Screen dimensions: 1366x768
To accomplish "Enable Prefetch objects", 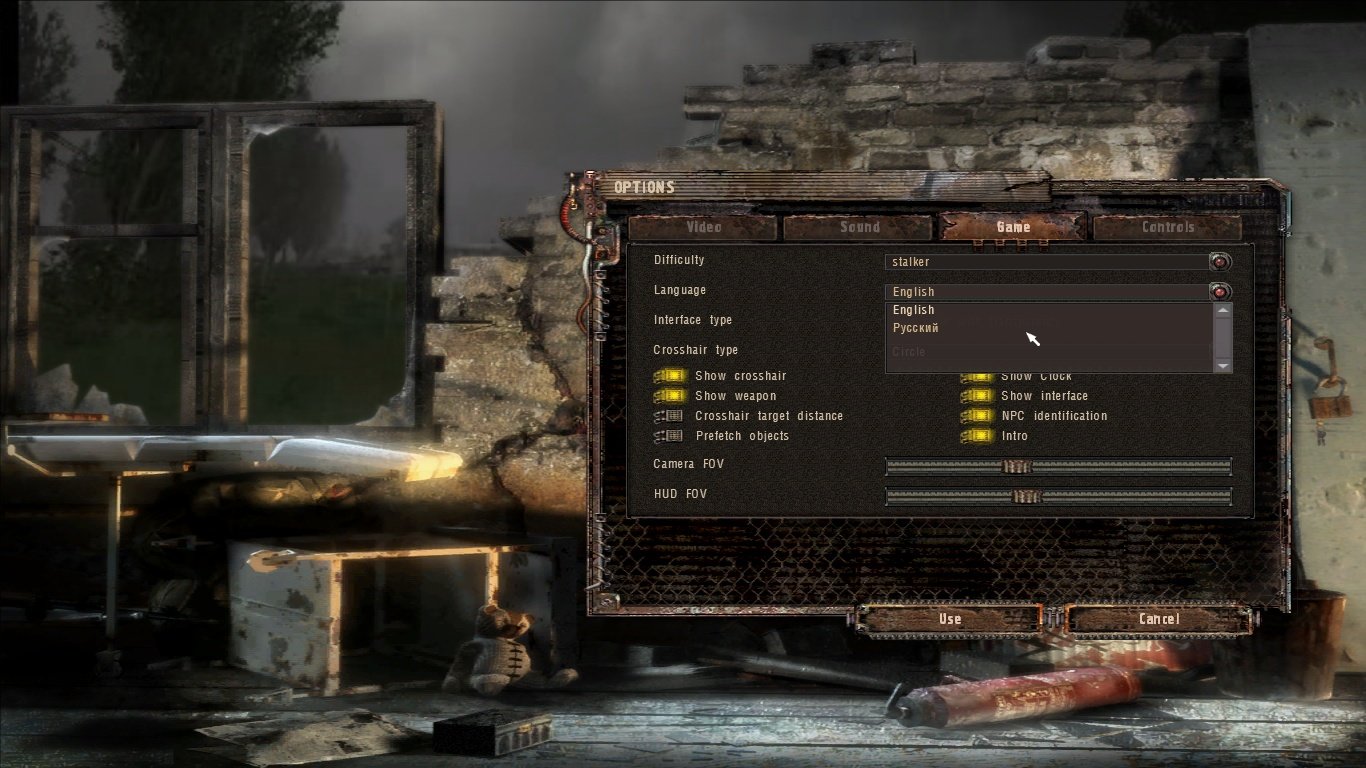I will (669, 436).
